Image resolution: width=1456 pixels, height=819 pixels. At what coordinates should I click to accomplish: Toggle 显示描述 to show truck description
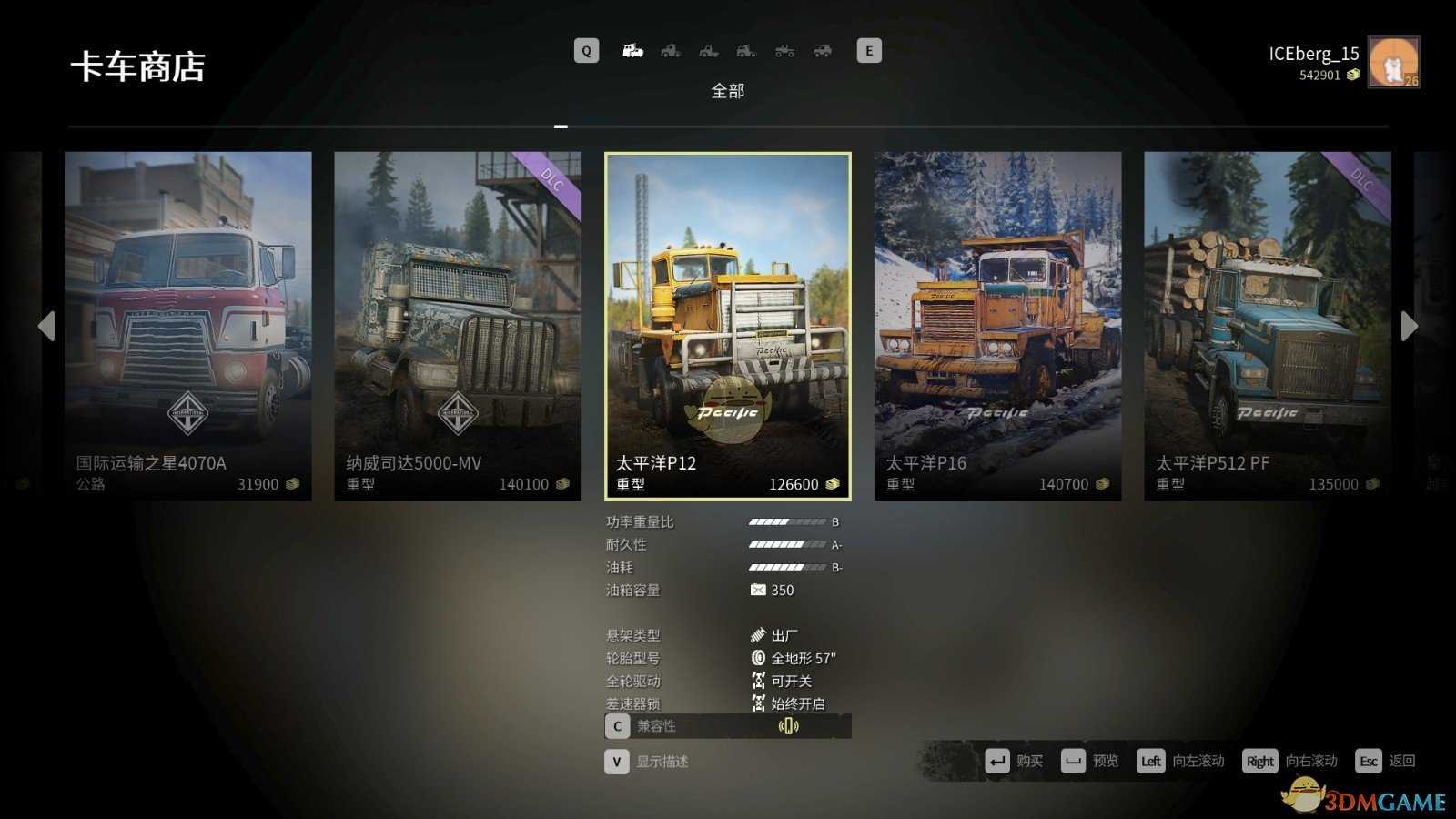point(647,762)
